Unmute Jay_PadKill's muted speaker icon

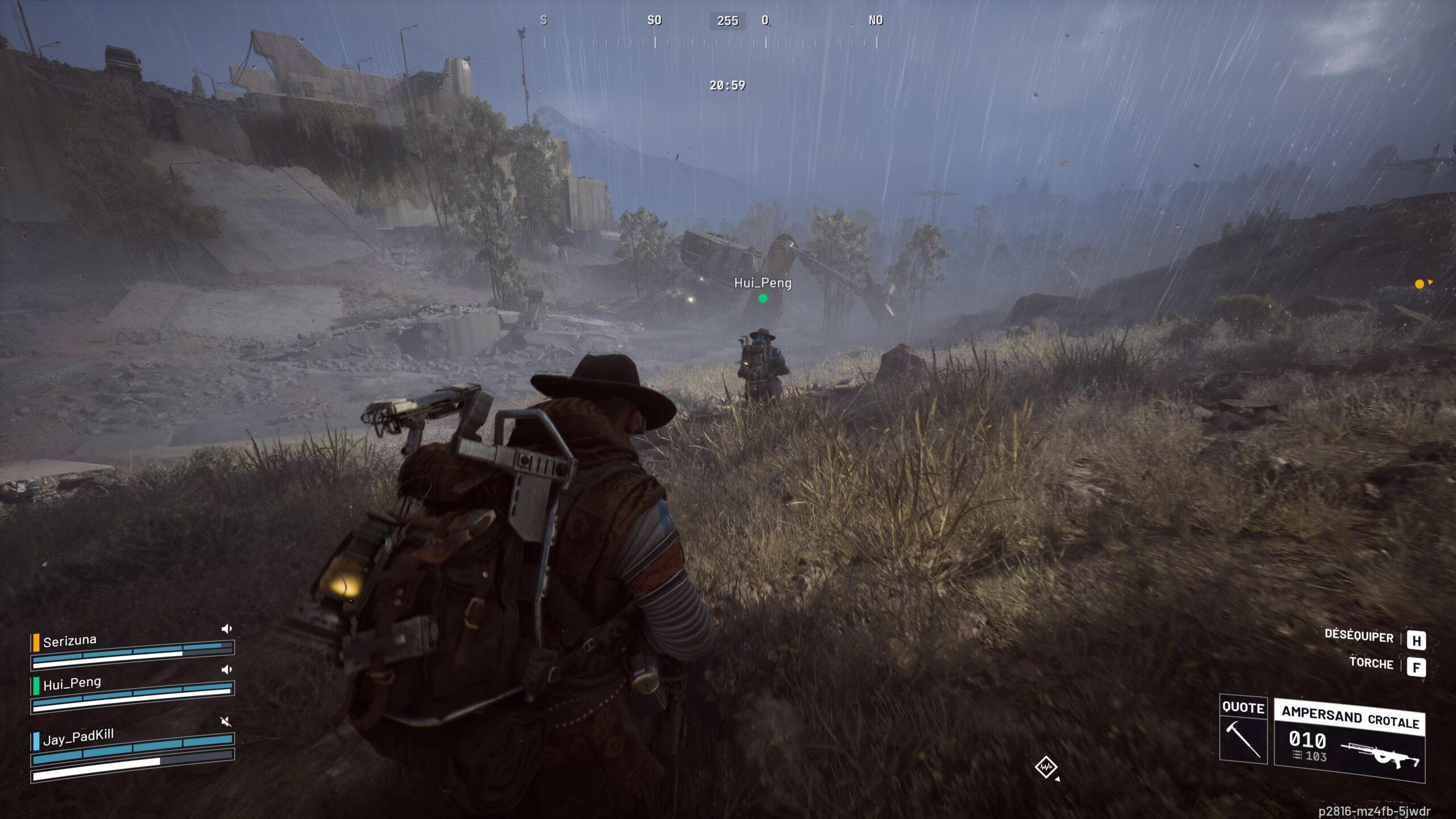tap(226, 722)
